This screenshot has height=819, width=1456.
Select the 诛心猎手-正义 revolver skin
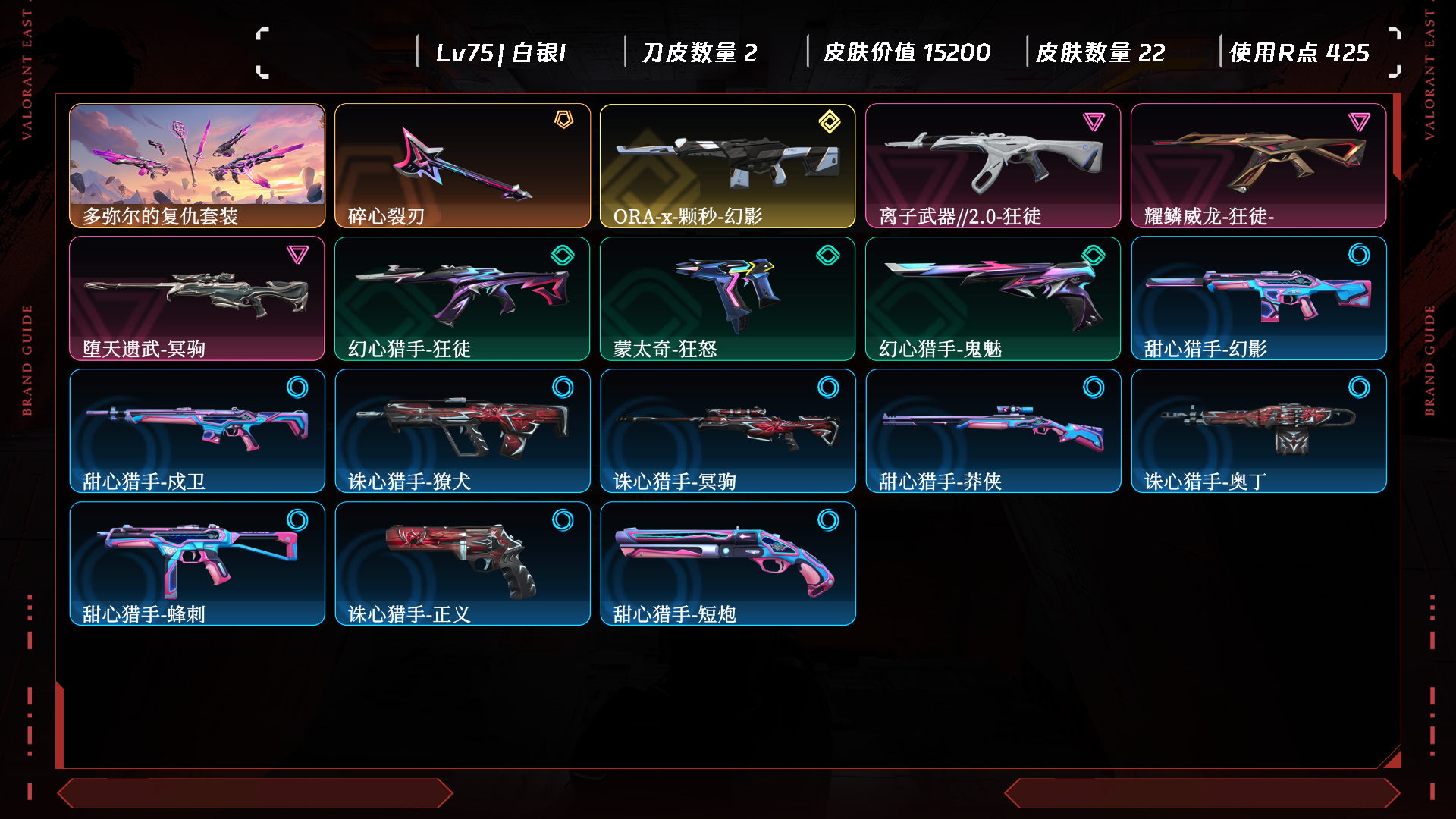[463, 563]
